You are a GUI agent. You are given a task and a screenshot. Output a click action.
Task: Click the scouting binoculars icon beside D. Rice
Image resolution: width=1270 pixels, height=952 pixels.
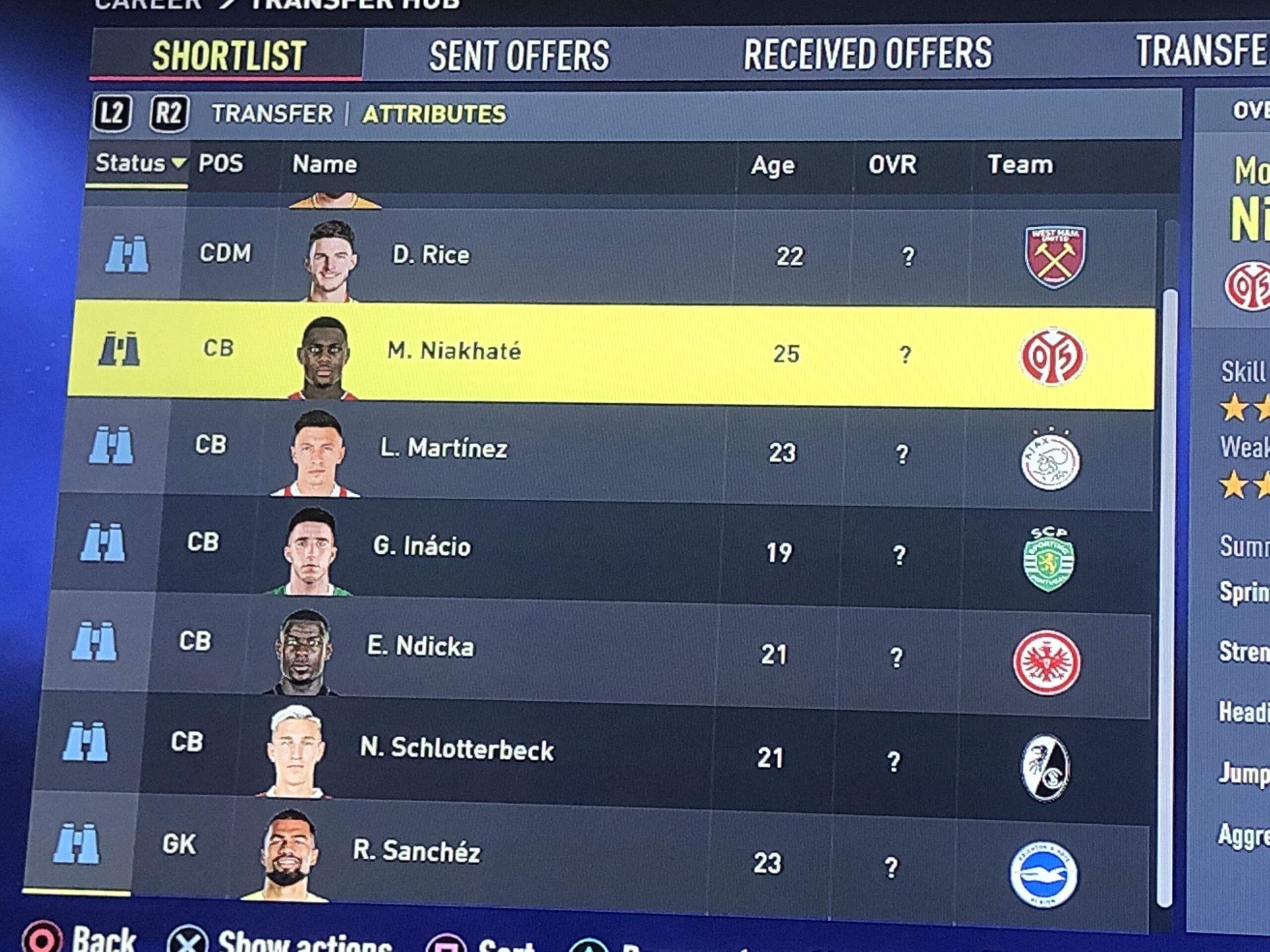tap(127, 254)
